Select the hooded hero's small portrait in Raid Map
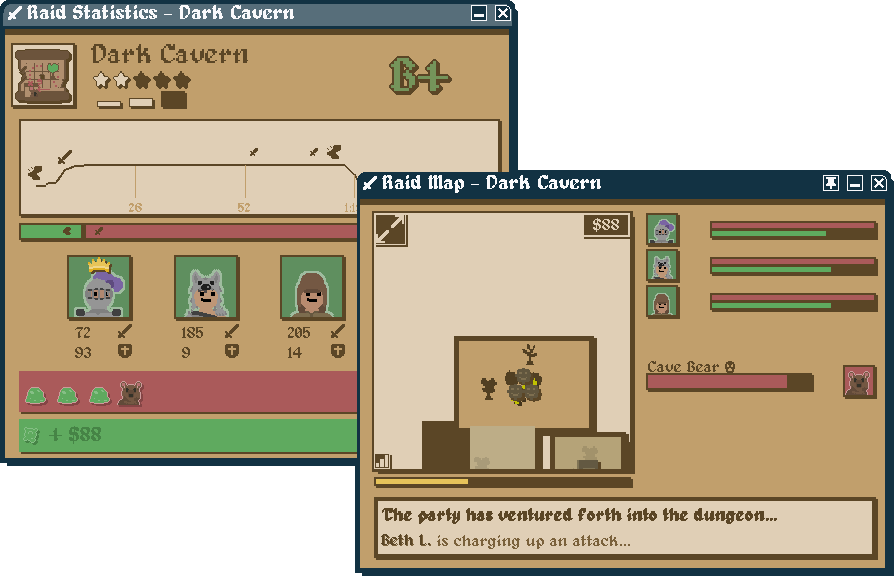 [662, 302]
